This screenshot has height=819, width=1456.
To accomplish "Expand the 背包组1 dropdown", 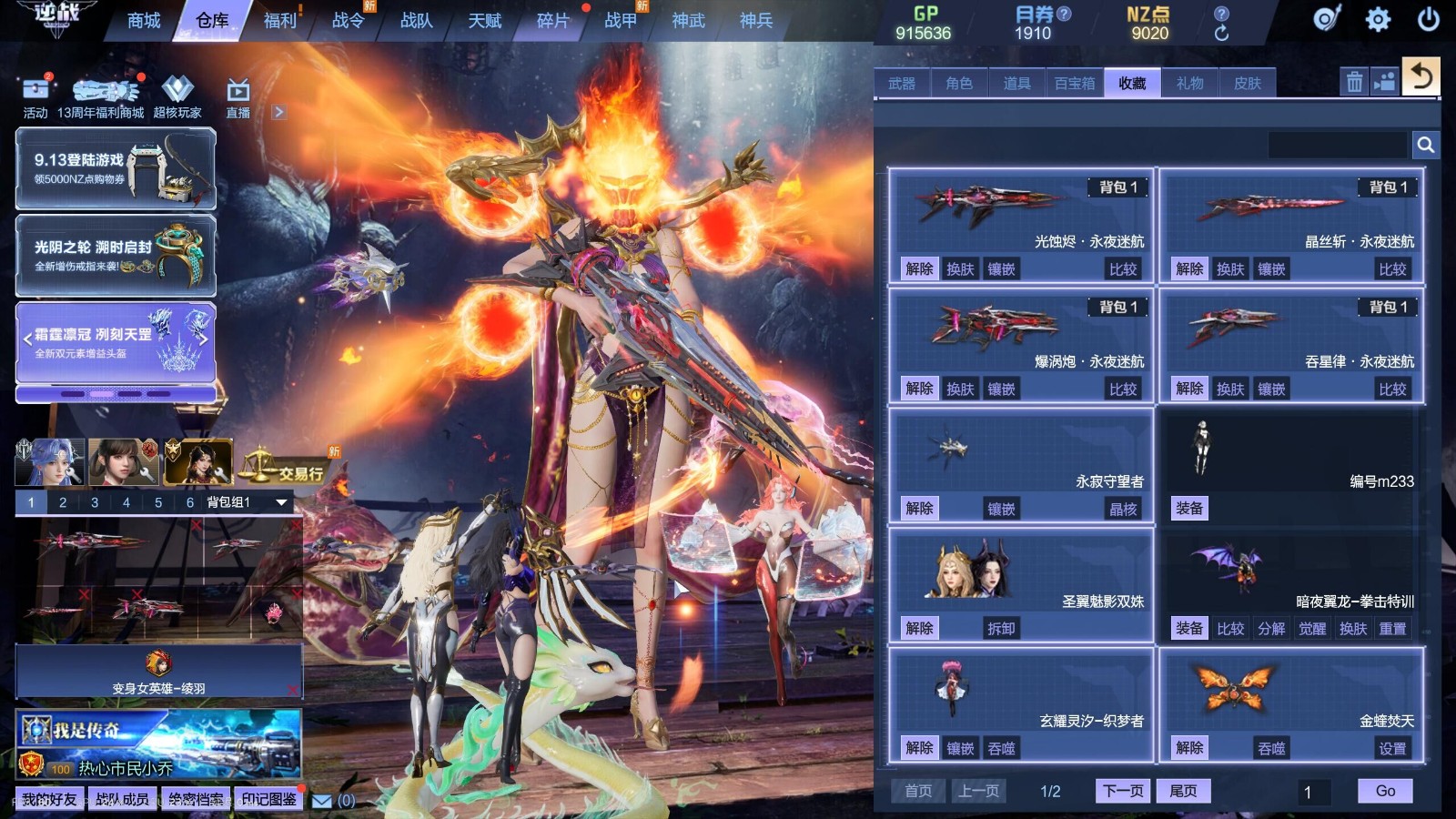I will (281, 502).
